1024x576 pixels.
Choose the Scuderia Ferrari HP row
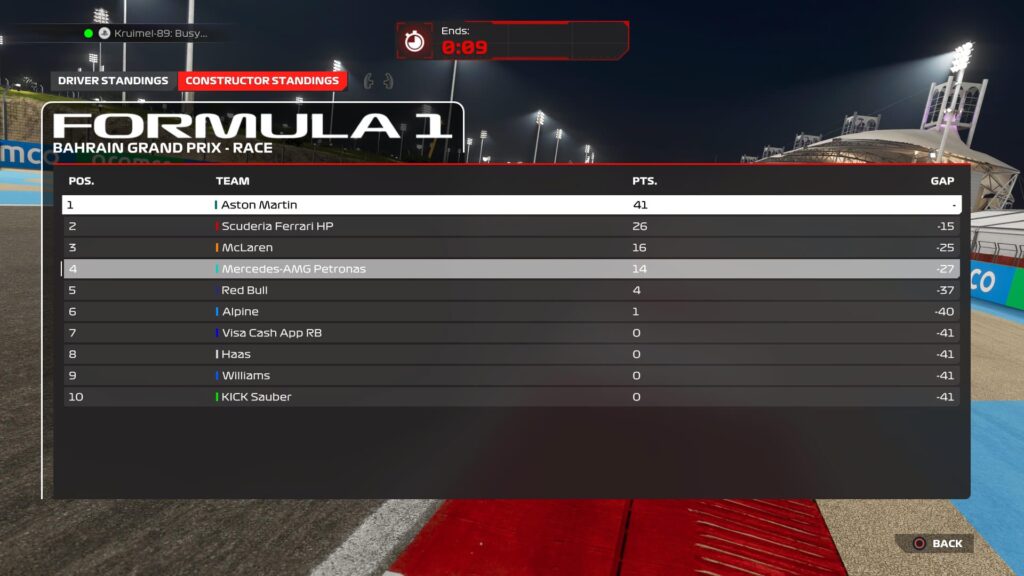pyautogui.click(x=510, y=226)
